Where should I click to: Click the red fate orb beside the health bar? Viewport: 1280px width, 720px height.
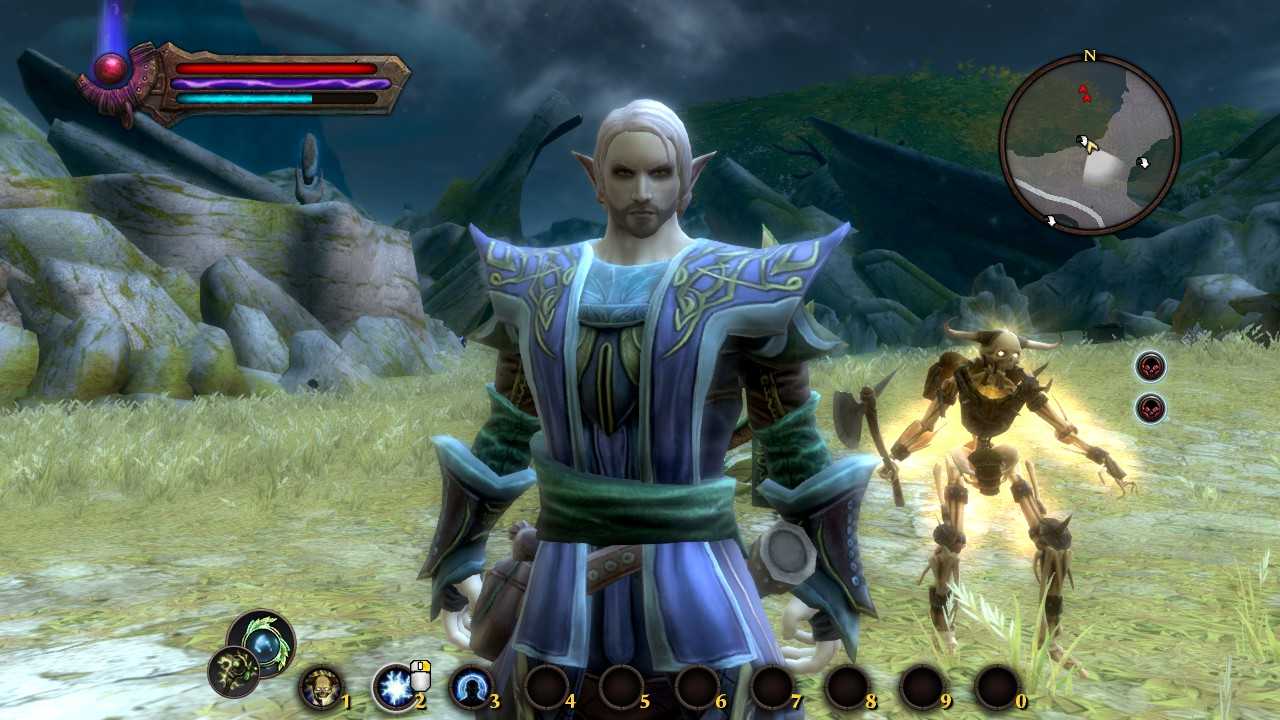coord(111,70)
